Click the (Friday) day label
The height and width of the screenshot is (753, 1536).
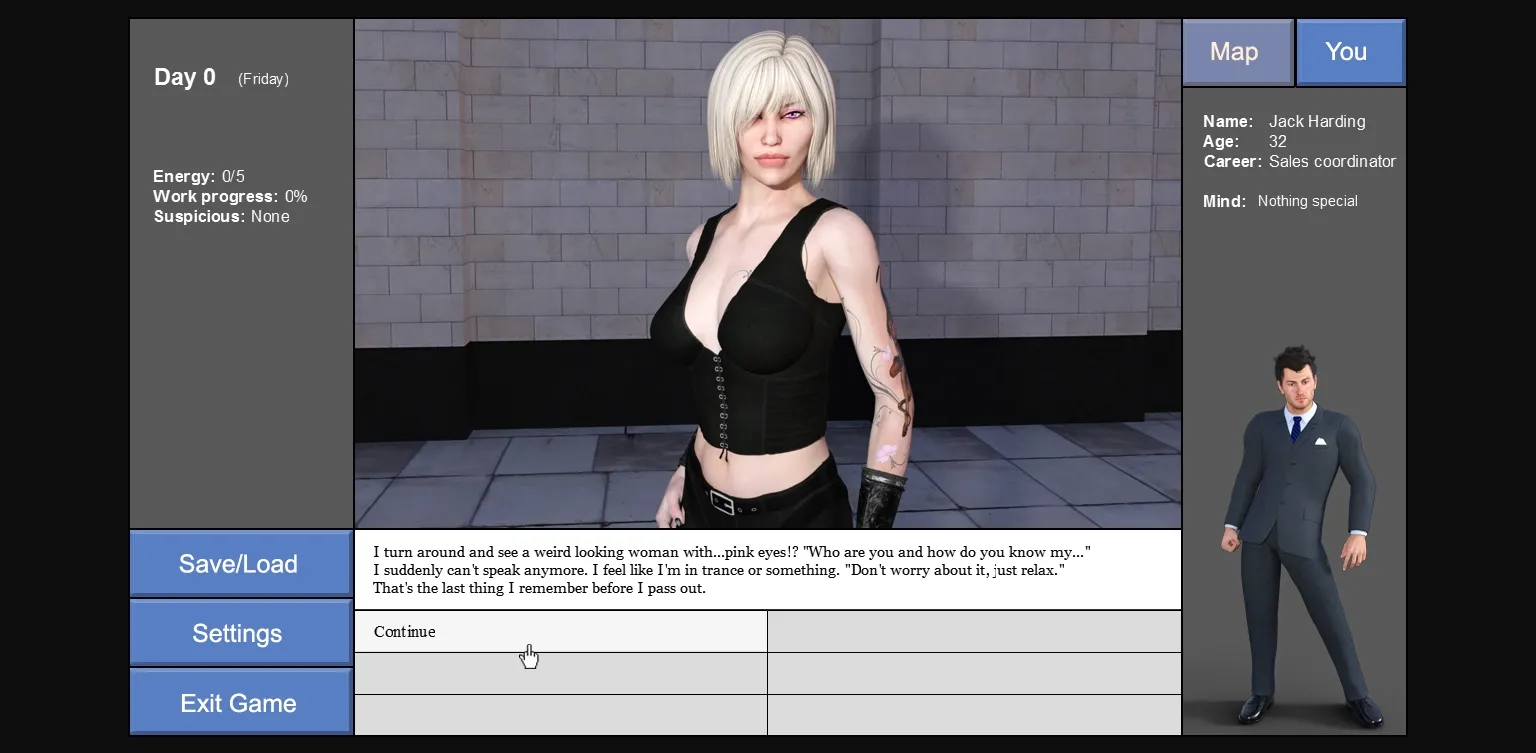(x=262, y=78)
